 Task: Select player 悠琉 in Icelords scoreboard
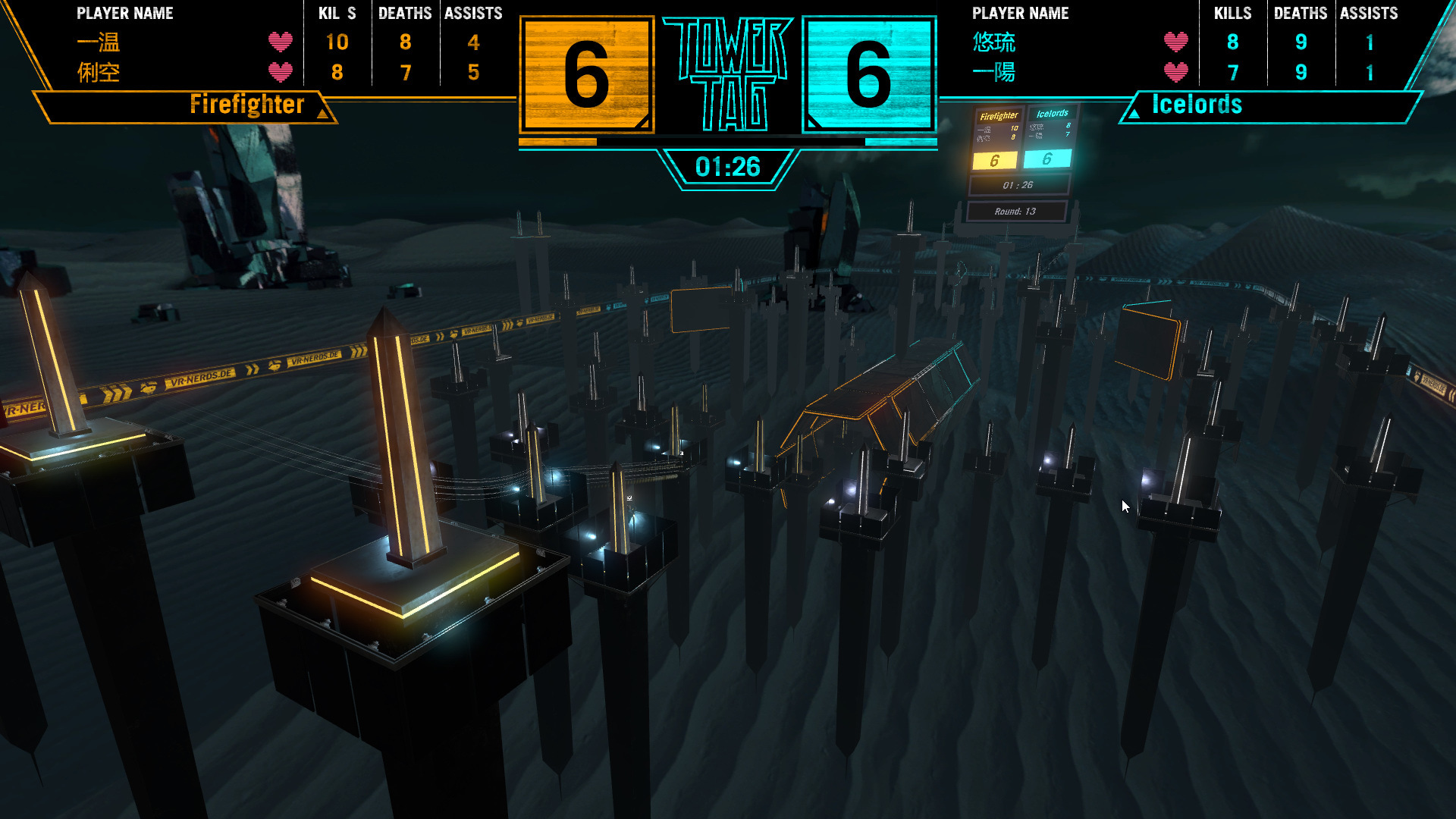pos(993,42)
